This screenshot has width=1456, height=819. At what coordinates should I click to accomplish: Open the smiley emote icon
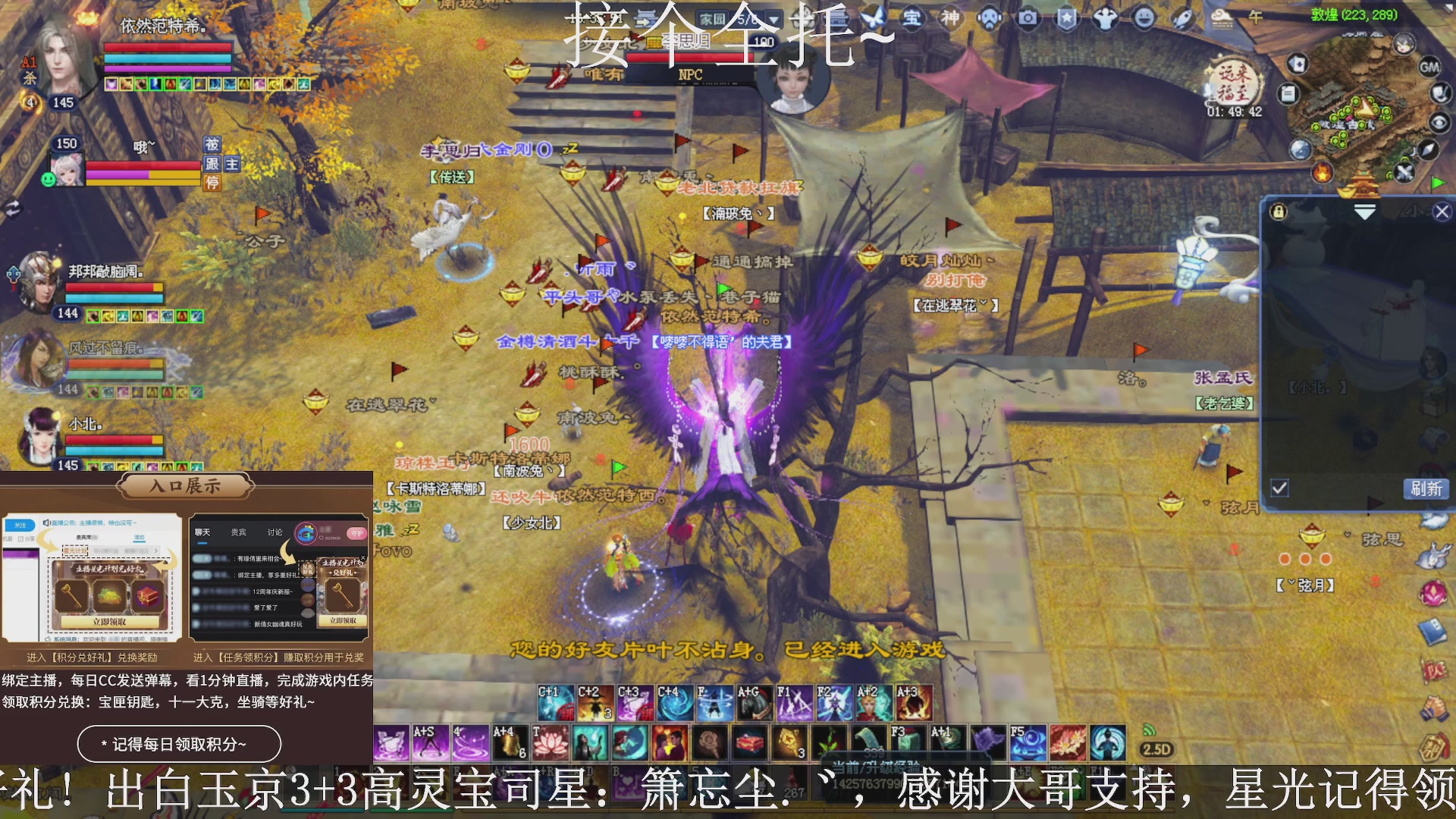(x=1144, y=19)
